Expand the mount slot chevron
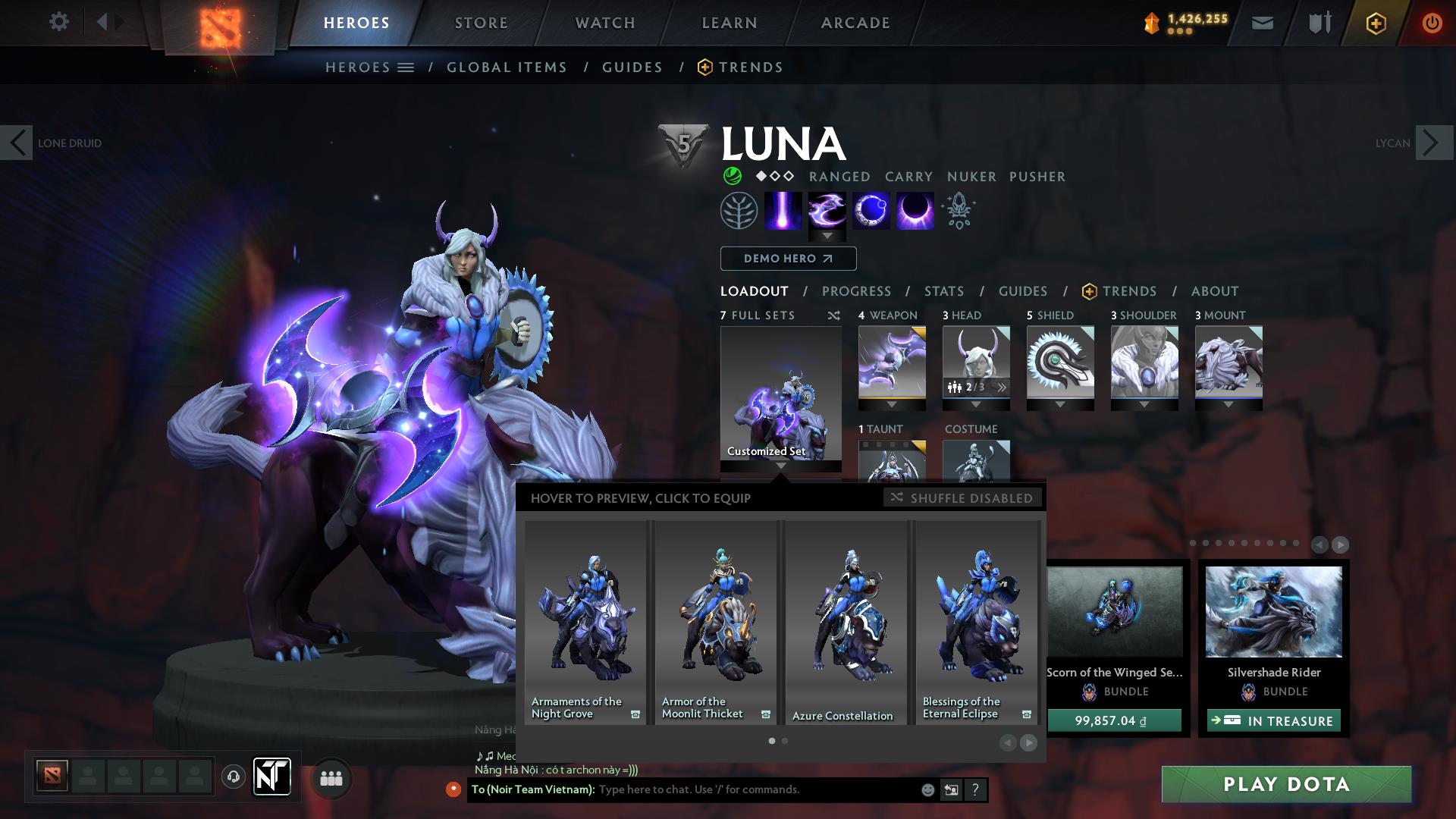The image size is (1456, 819). [x=1228, y=404]
